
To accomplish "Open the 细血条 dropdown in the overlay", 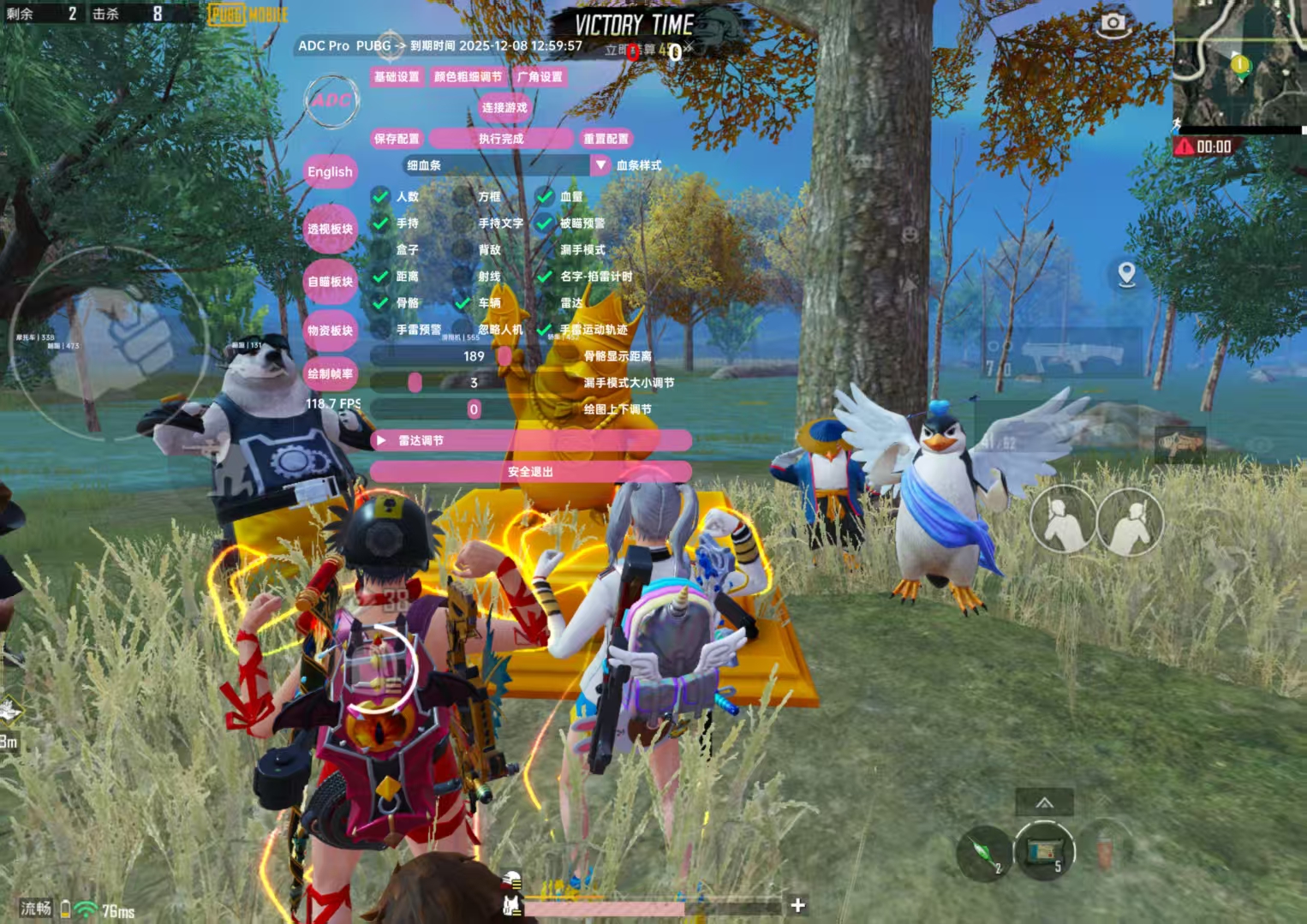I will click(x=600, y=165).
